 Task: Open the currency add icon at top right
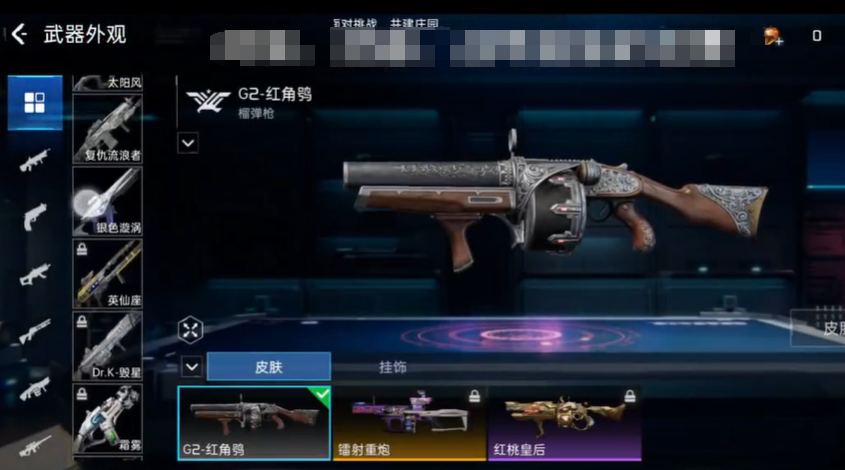click(773, 36)
